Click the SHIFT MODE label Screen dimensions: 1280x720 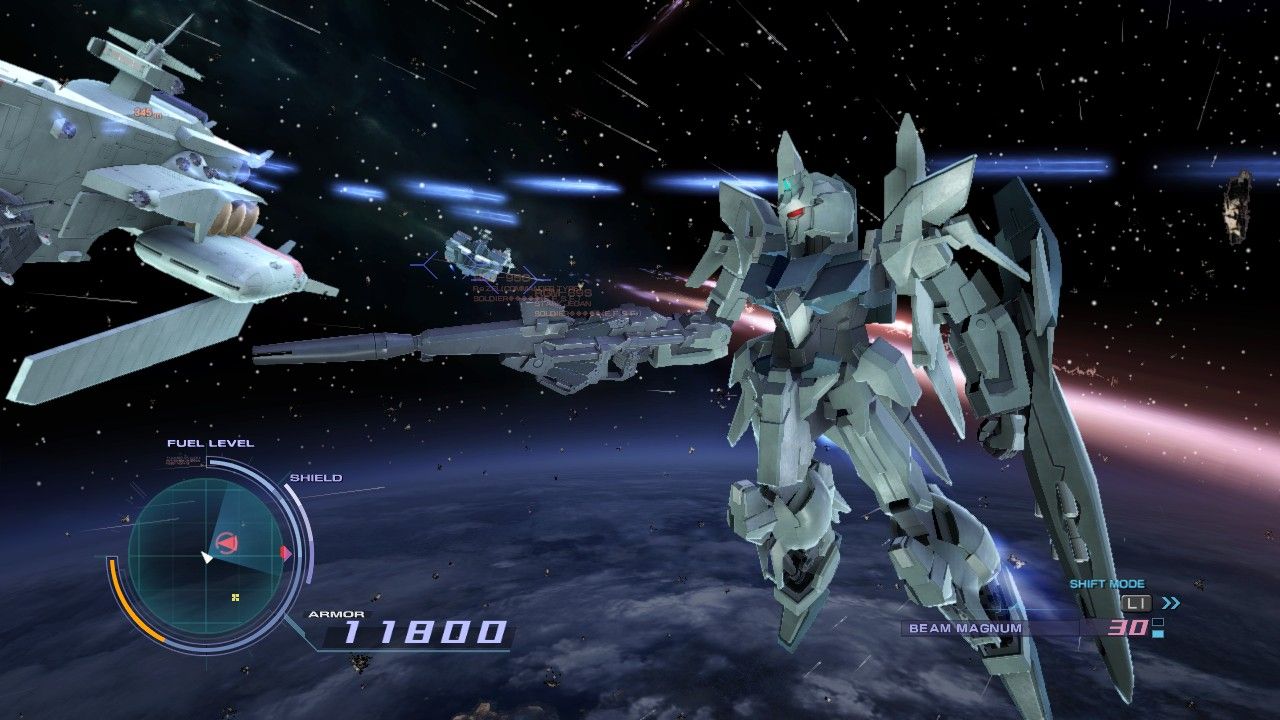point(1107,584)
